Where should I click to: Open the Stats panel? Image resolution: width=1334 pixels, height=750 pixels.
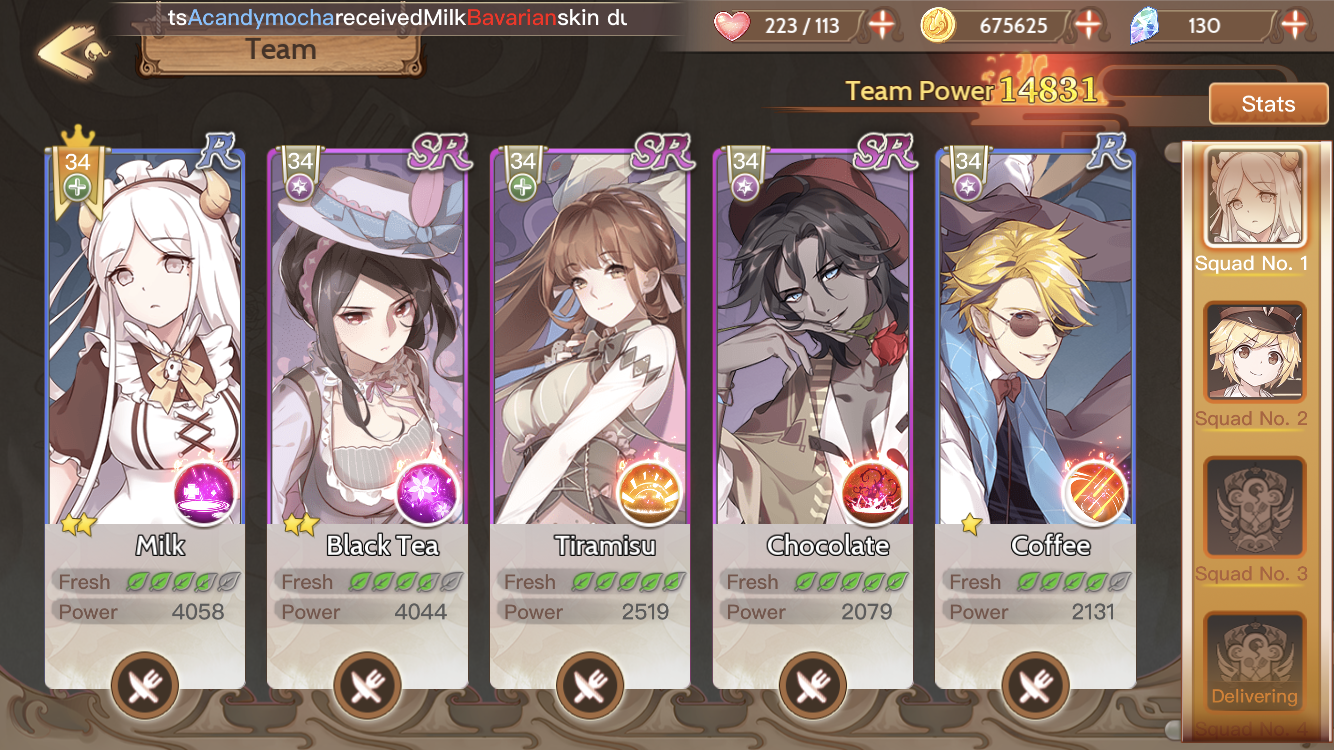1268,104
